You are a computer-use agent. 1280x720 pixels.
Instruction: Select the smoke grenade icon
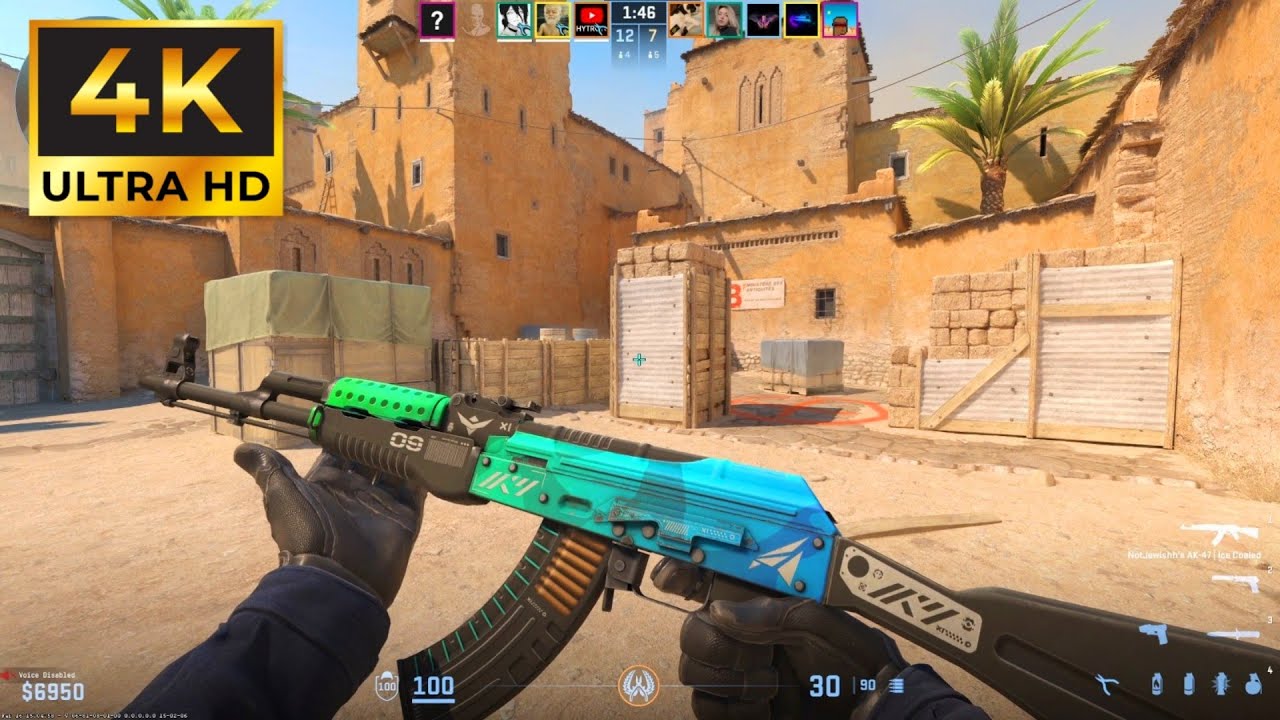(1189, 685)
